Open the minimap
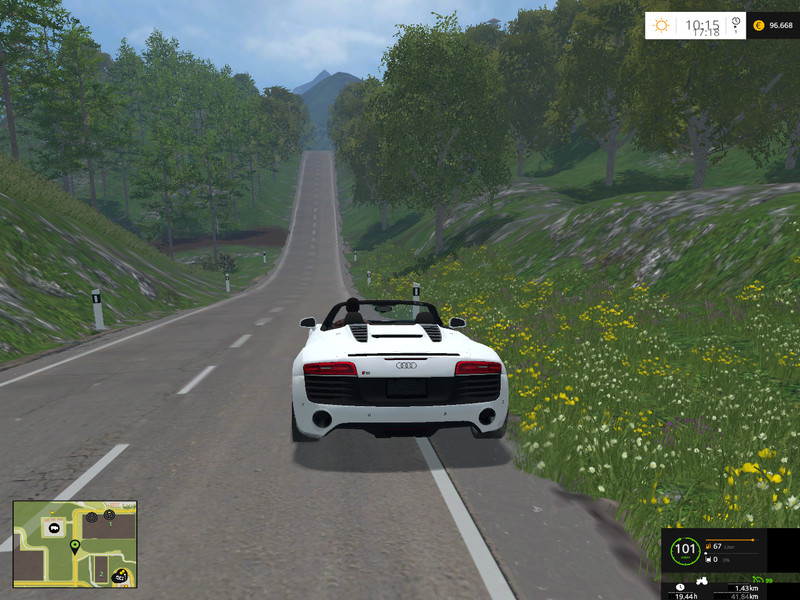The height and width of the screenshot is (600, 800). (75, 544)
